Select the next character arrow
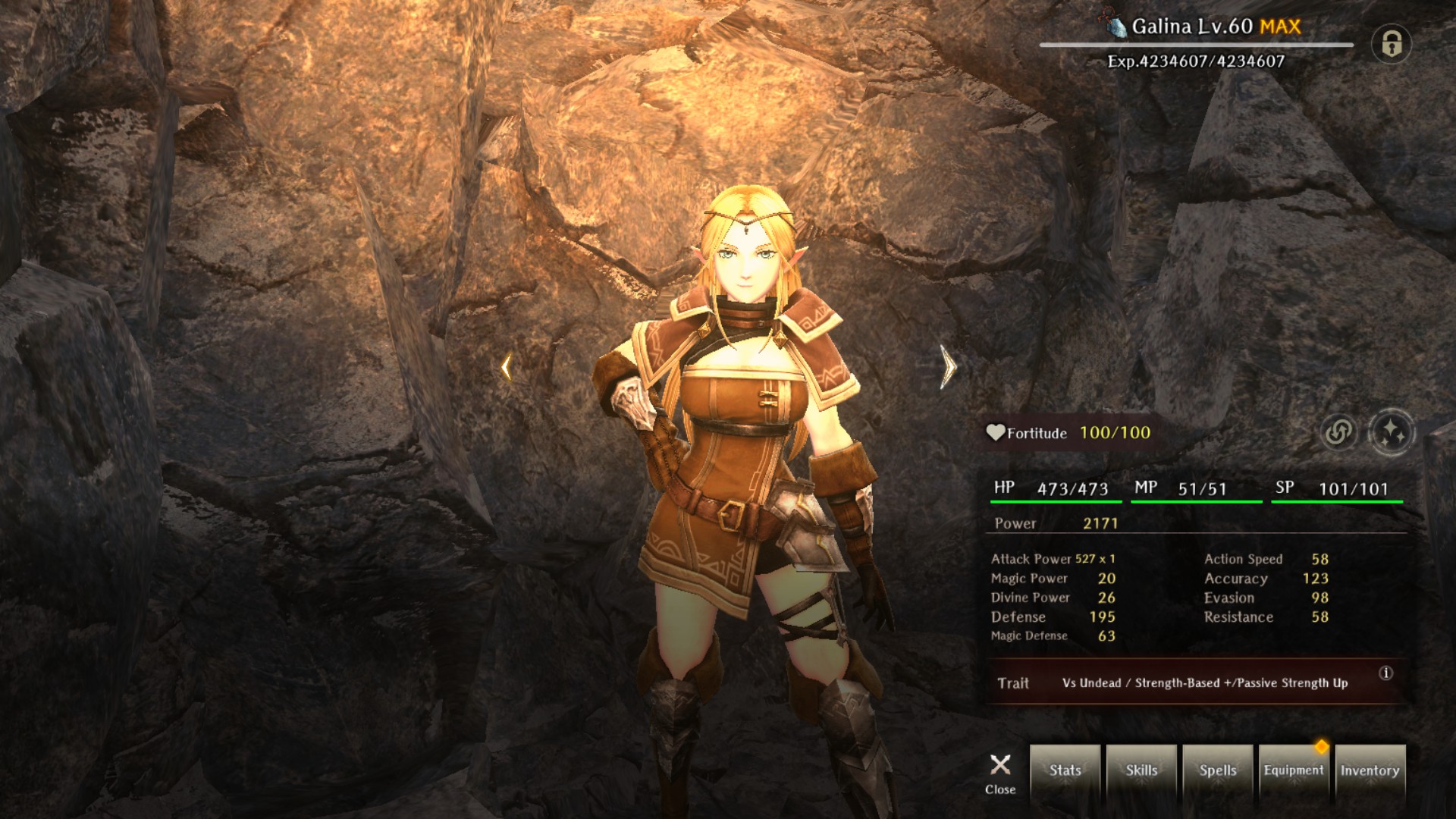Screen dimensions: 1456x819 pos(948,367)
